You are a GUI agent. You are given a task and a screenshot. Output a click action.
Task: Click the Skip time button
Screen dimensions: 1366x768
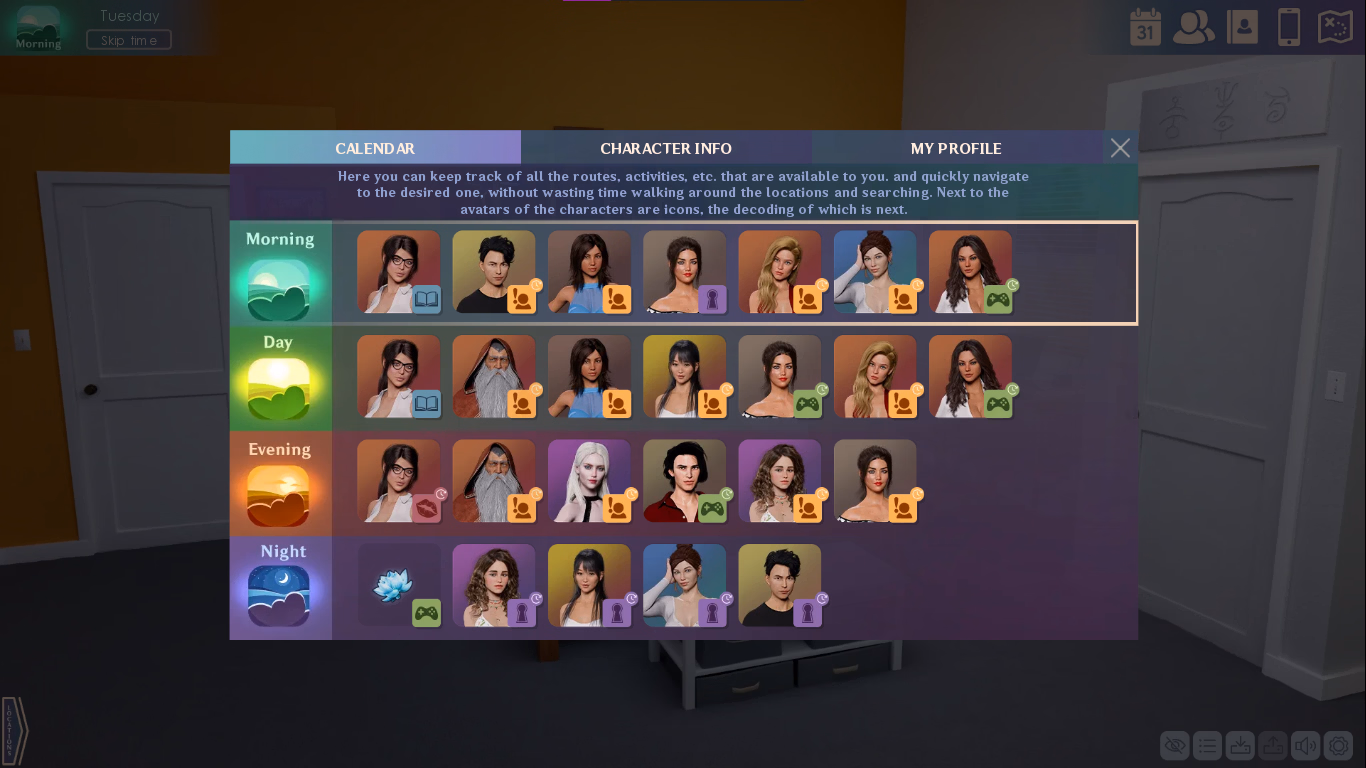129,40
